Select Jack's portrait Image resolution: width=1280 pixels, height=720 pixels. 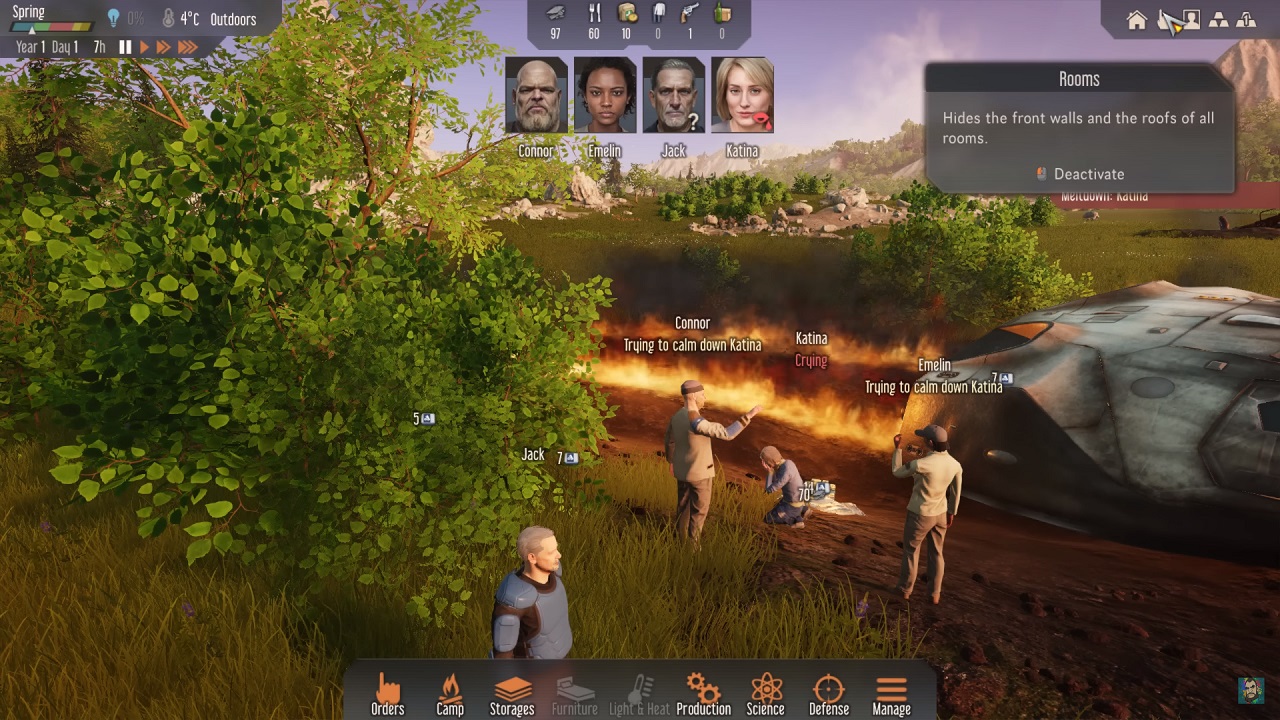(x=674, y=96)
